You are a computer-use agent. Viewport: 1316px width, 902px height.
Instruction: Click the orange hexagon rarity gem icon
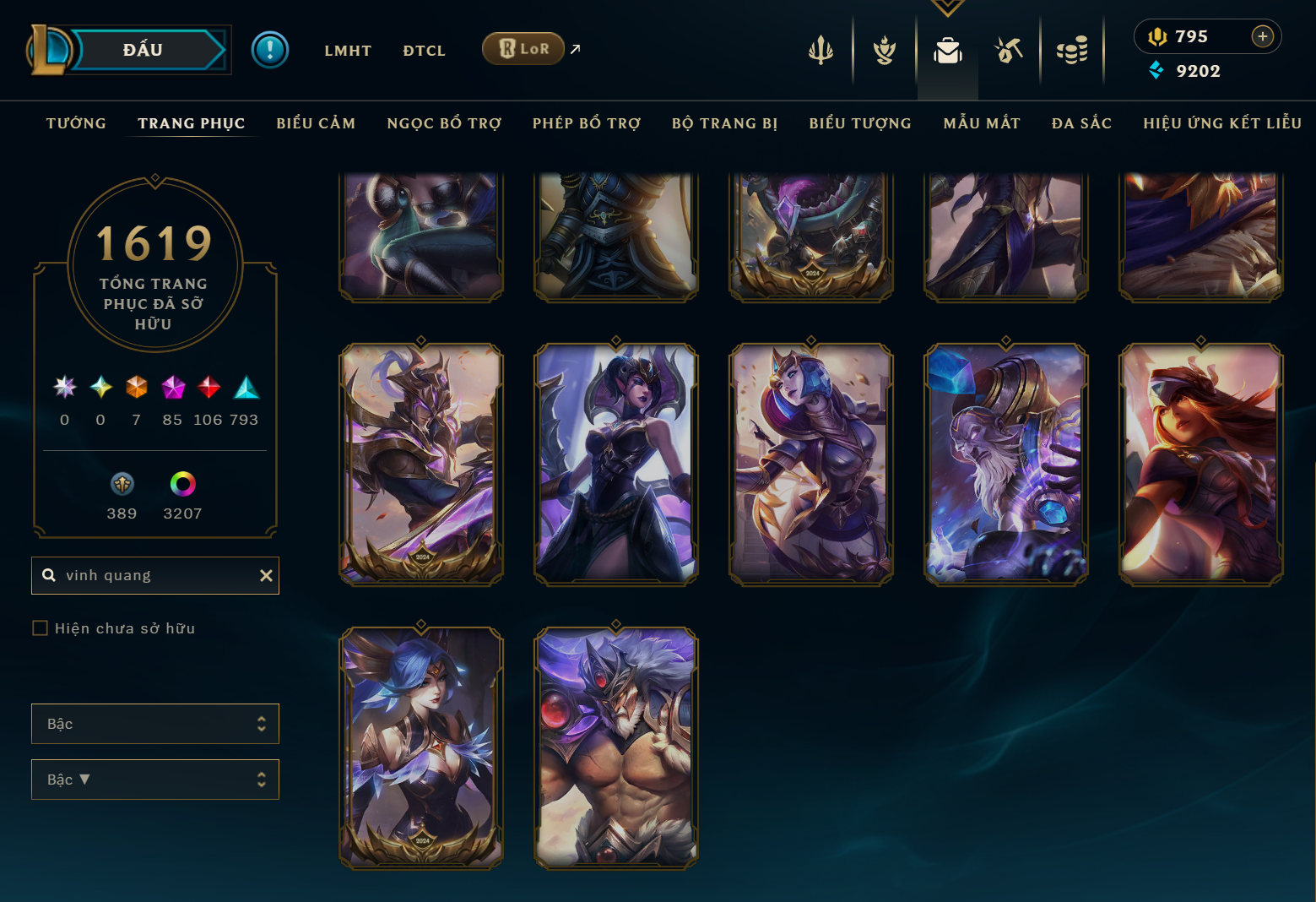[x=136, y=389]
